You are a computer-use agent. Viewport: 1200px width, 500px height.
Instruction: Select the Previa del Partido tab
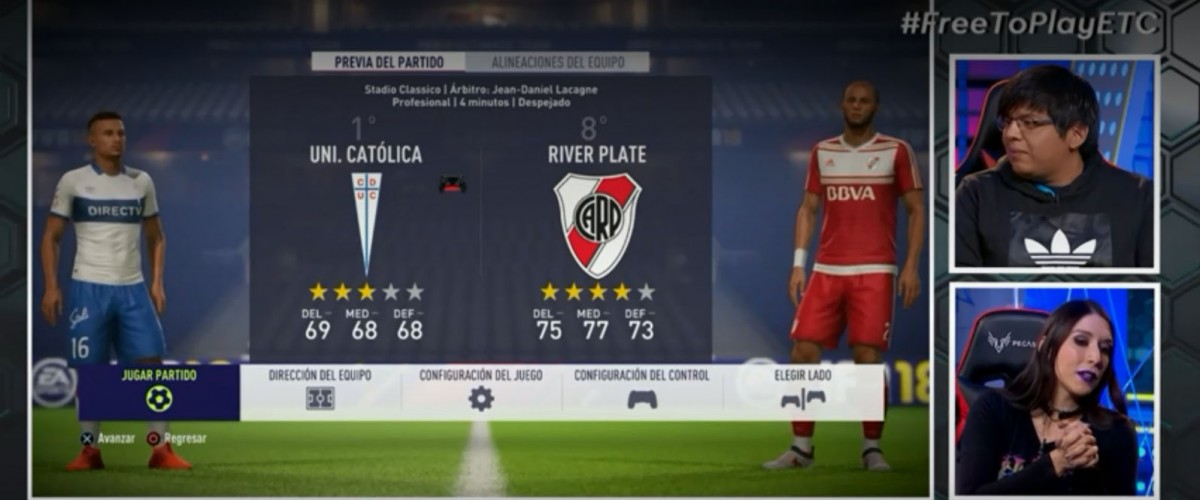[388, 62]
